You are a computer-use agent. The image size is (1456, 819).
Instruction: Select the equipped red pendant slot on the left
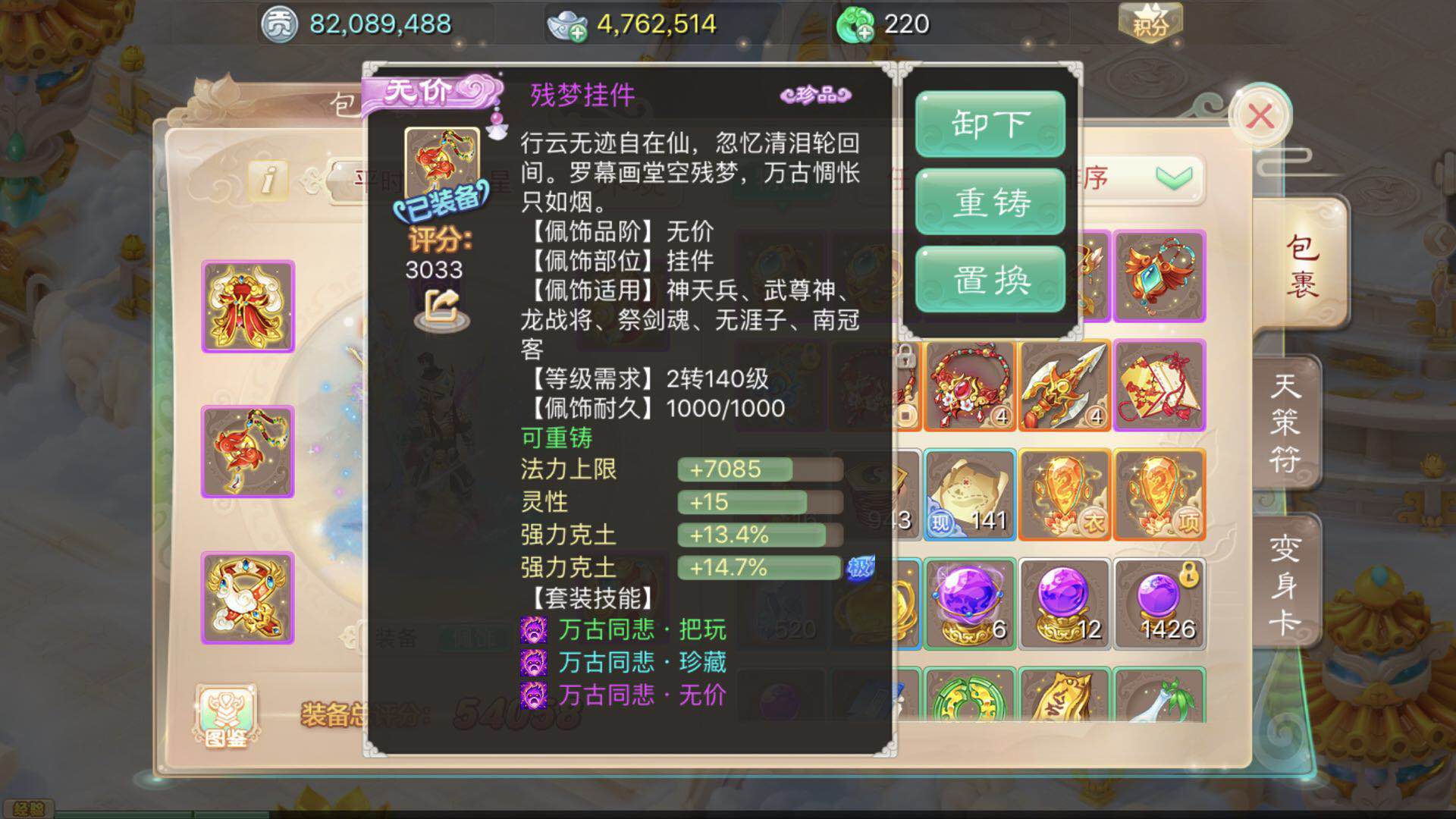pyautogui.click(x=246, y=451)
